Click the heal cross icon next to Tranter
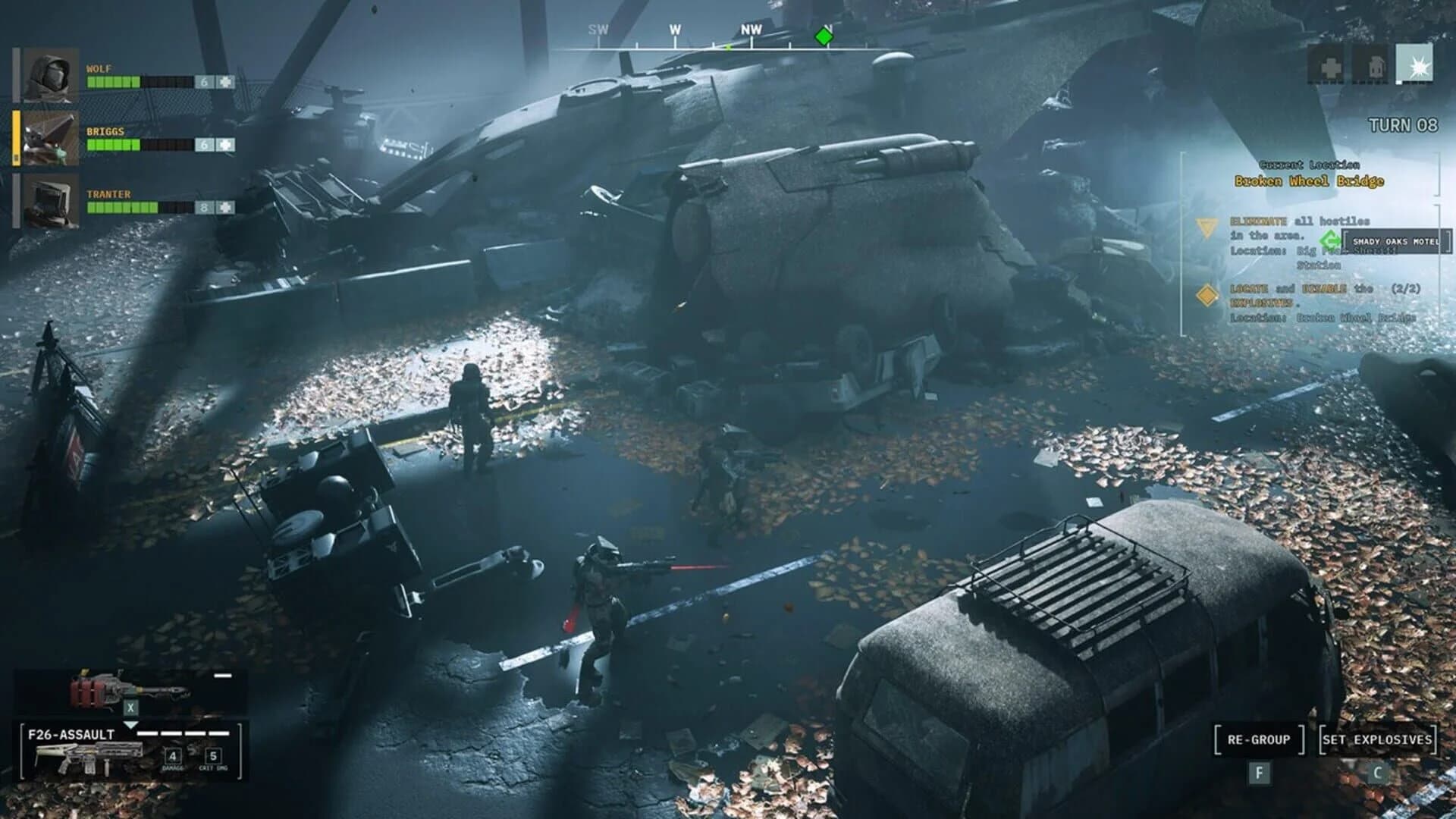 tap(224, 206)
